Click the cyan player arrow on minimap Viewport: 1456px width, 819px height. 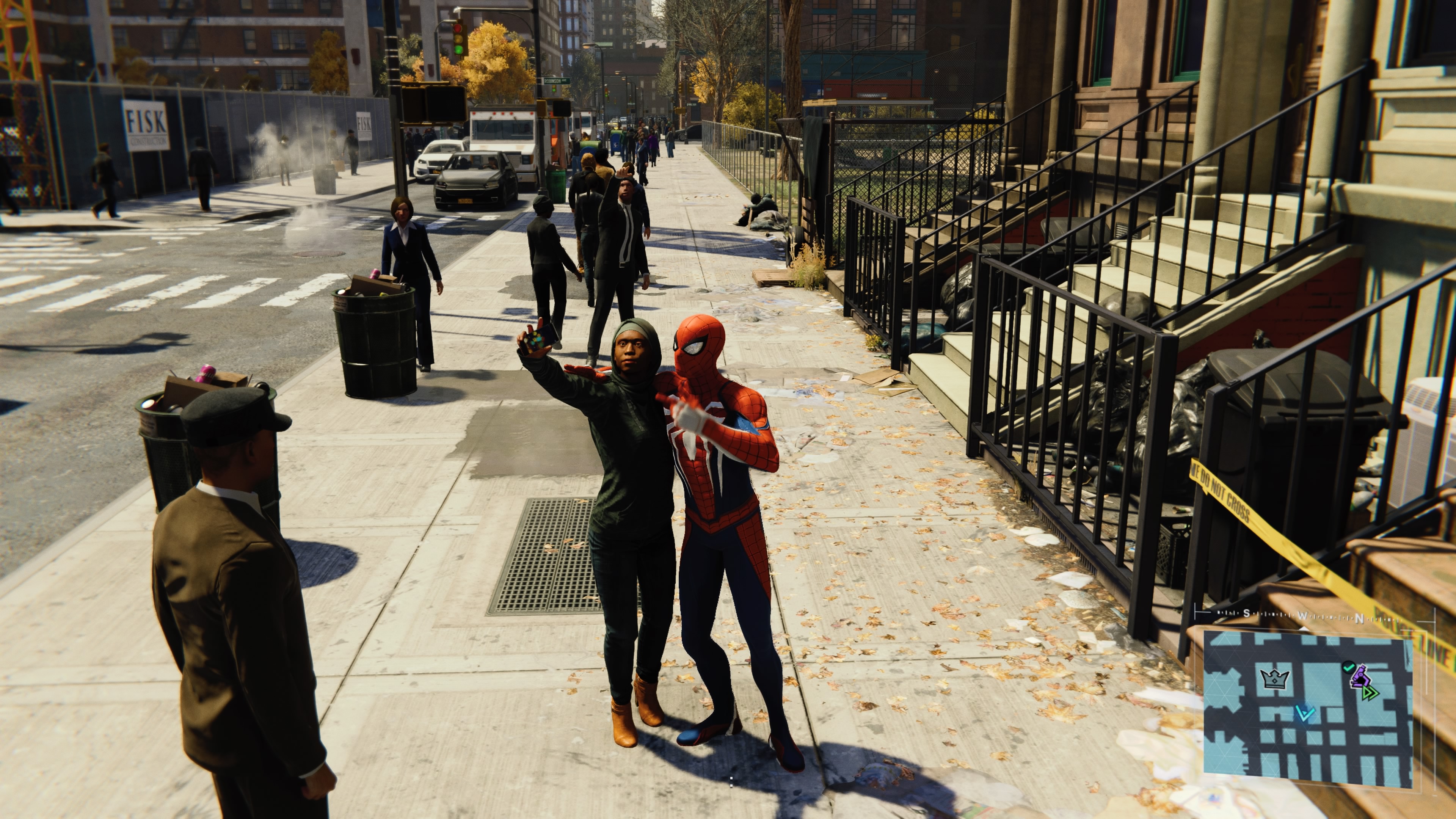[x=1304, y=713]
